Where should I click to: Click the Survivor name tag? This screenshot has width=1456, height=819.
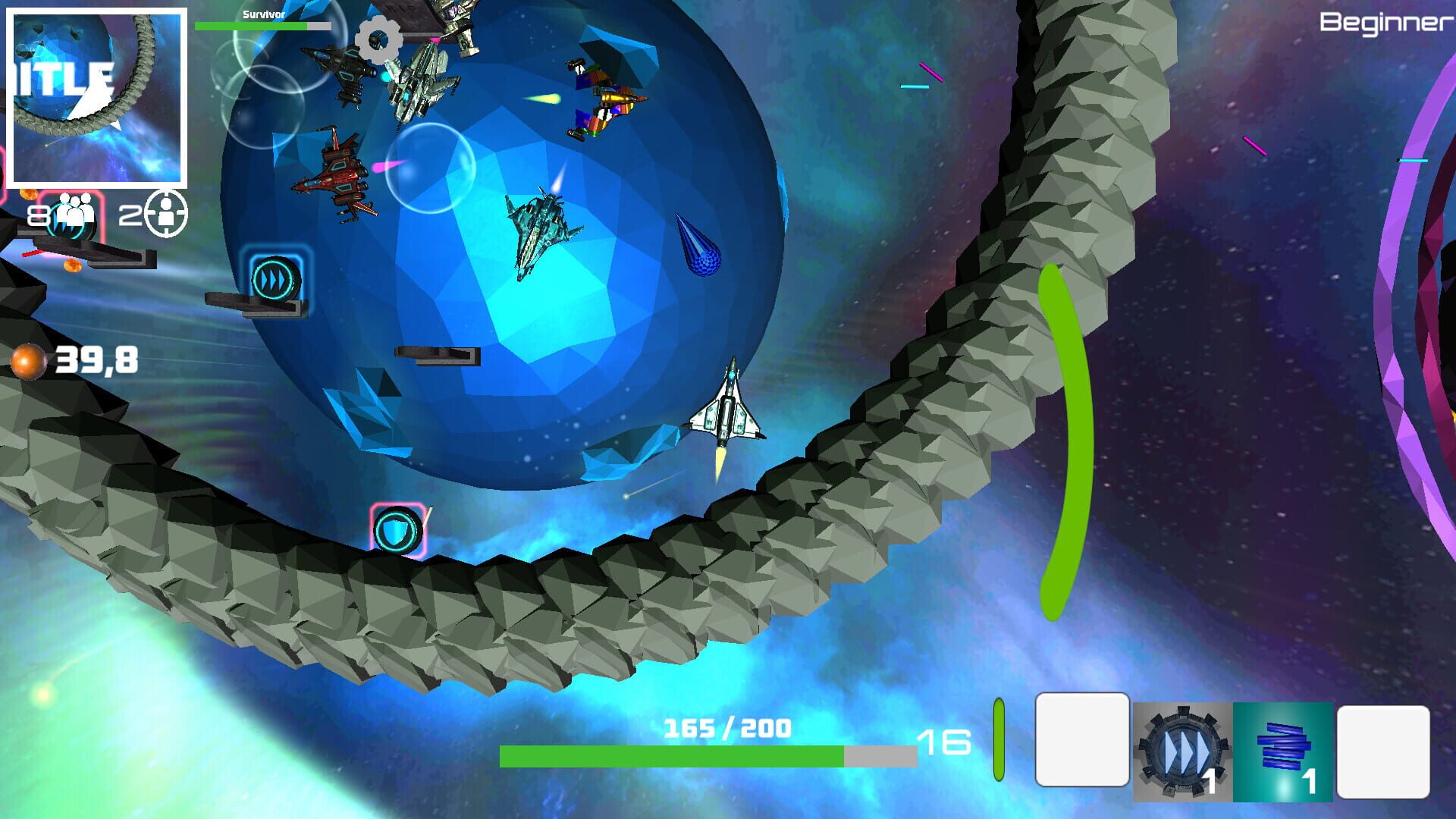262,13
